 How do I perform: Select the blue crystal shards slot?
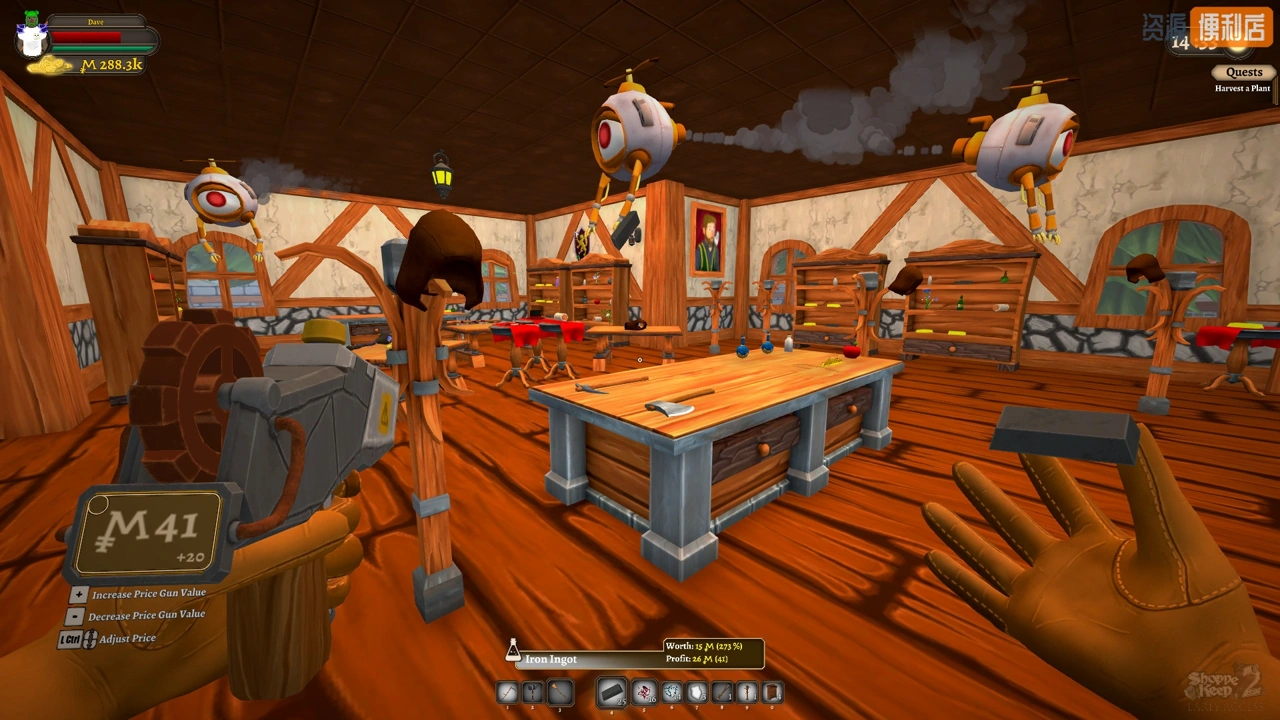671,692
